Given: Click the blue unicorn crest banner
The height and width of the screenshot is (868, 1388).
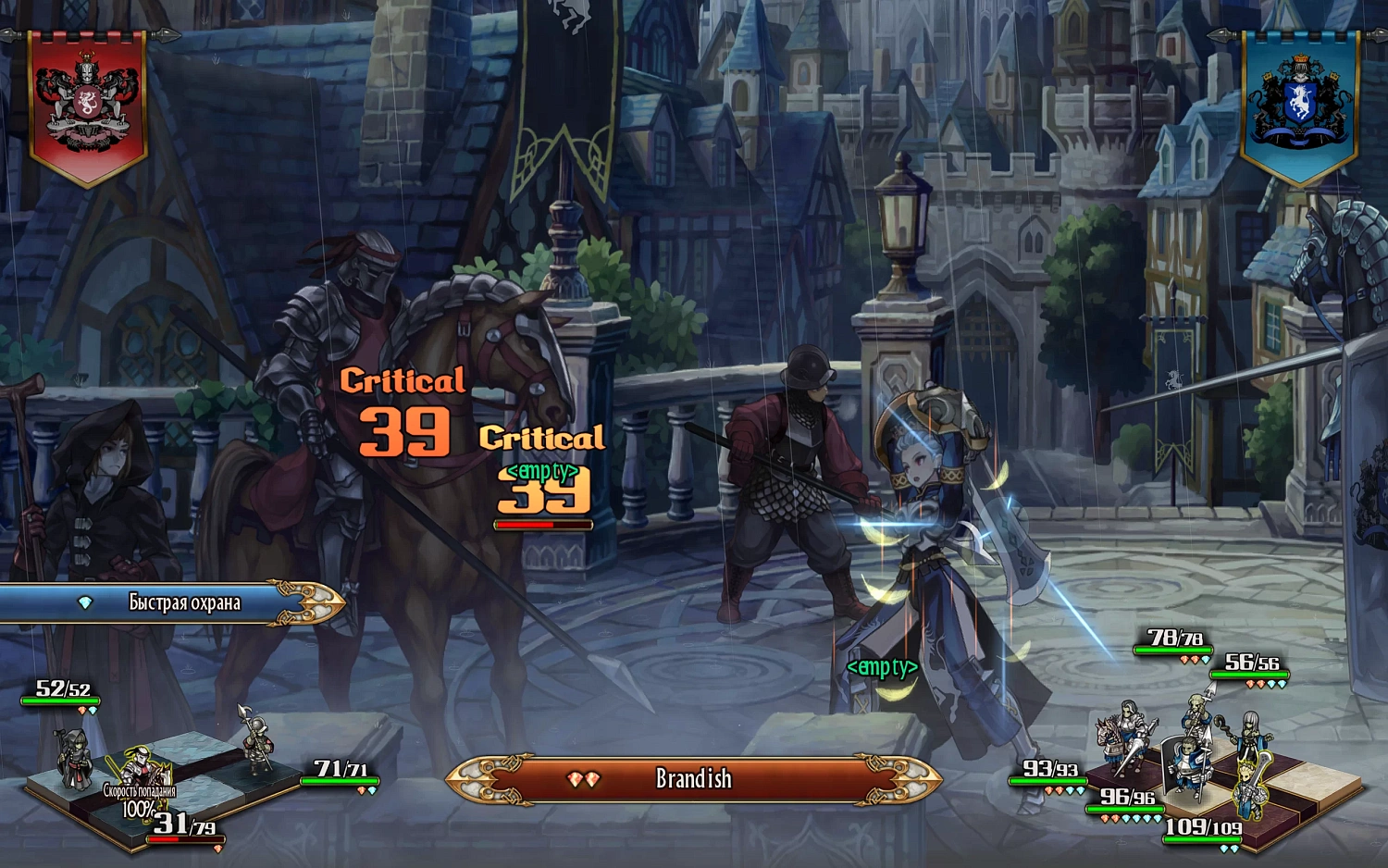Looking at the screenshot, I should tap(1299, 103).
